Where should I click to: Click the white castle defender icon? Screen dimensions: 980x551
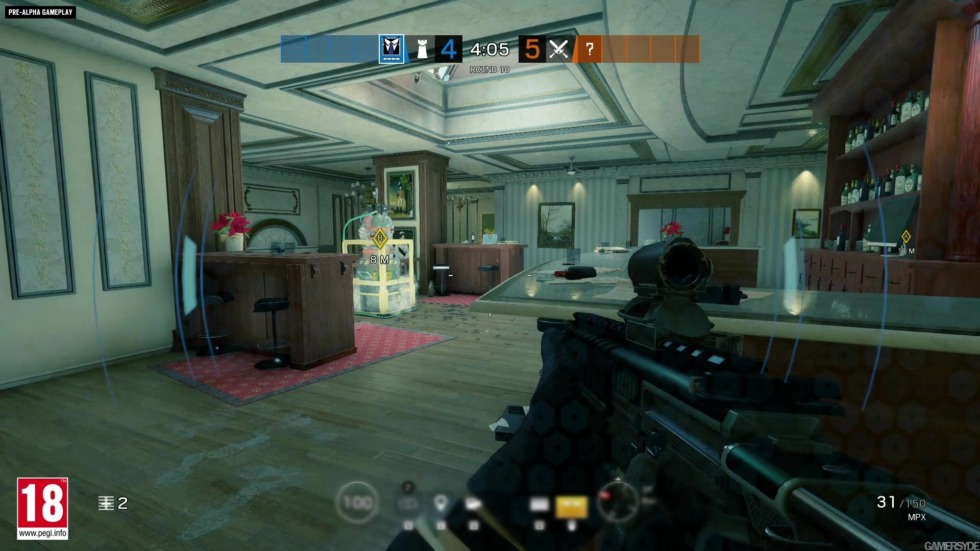422,49
